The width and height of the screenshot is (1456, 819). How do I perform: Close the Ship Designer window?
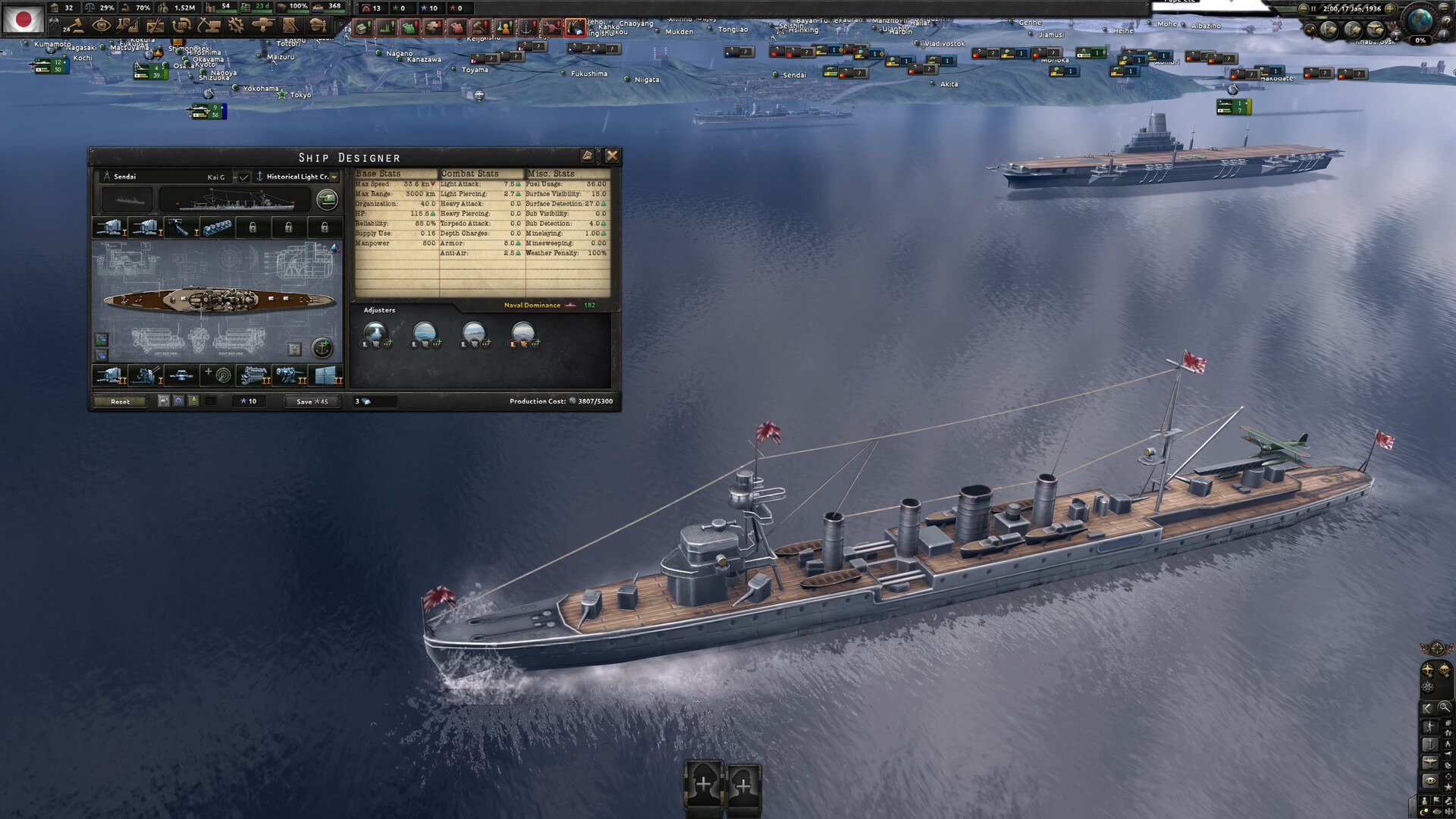(612, 156)
